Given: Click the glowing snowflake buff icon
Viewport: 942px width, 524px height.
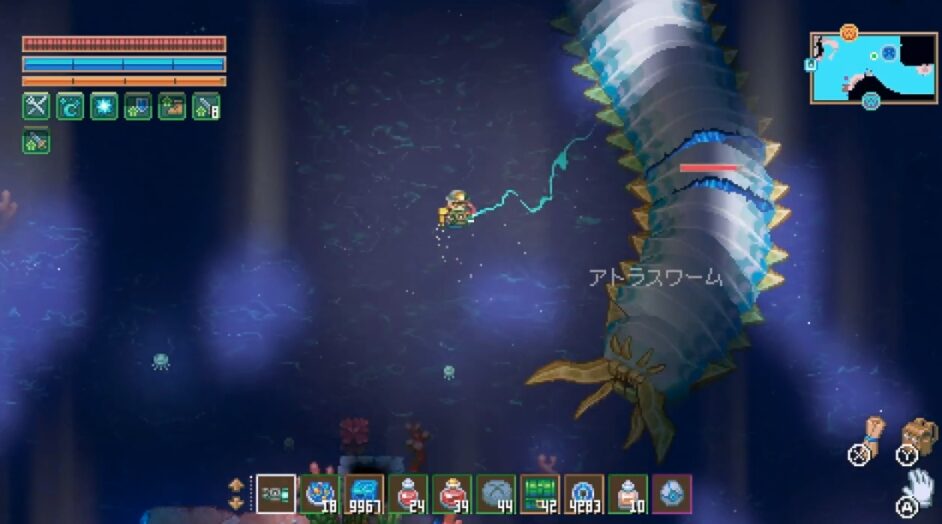Looking at the screenshot, I should pos(104,106).
